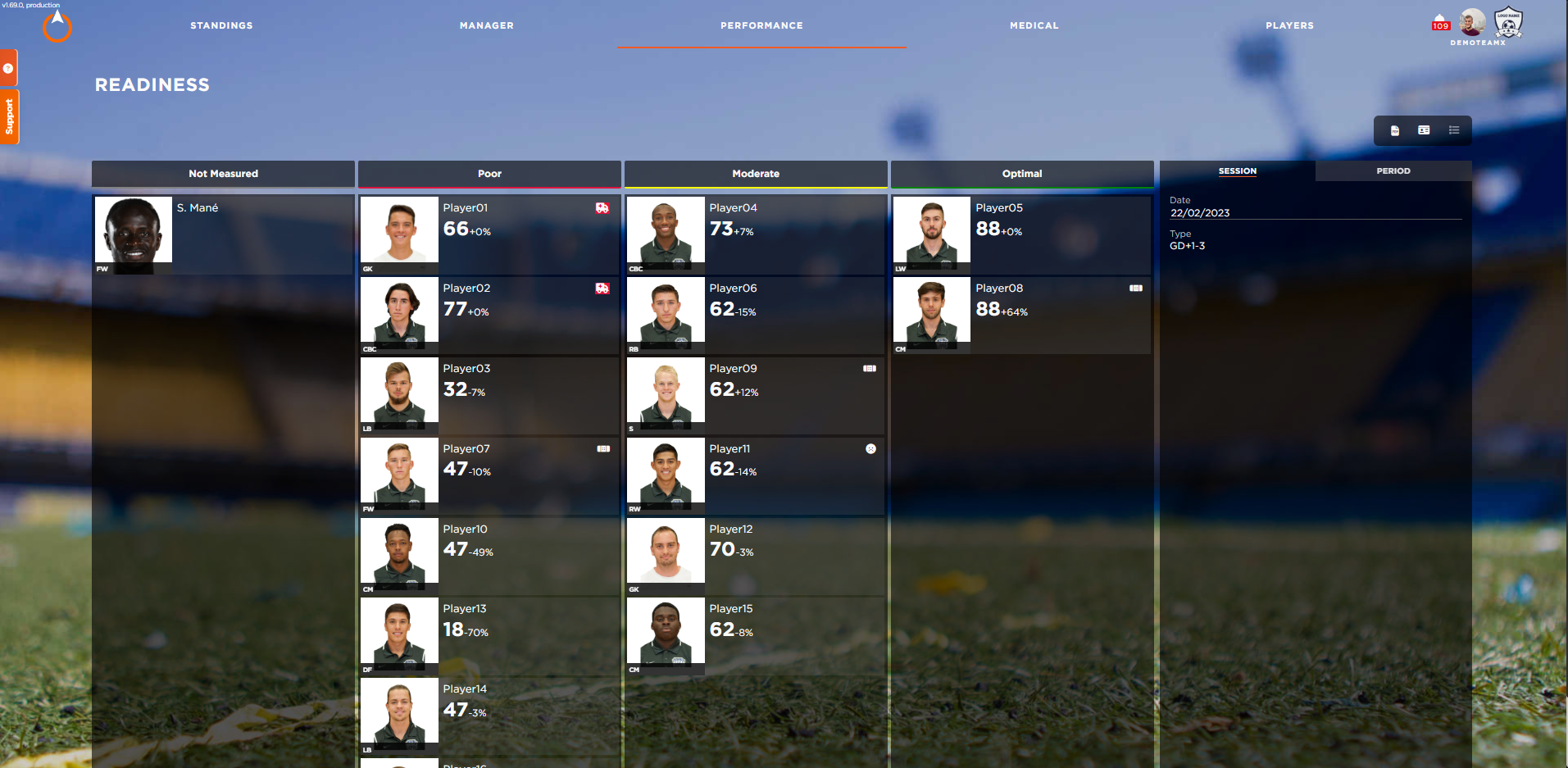This screenshot has width=1568, height=768.
Task: Click the document export icon
Action: [1395, 130]
